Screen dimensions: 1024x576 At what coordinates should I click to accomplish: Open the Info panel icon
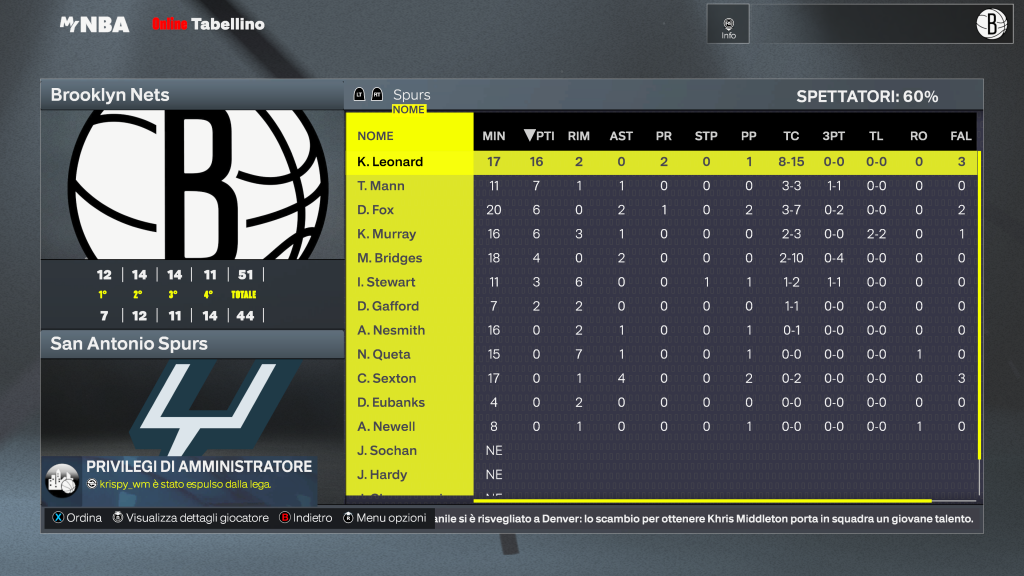point(728,24)
